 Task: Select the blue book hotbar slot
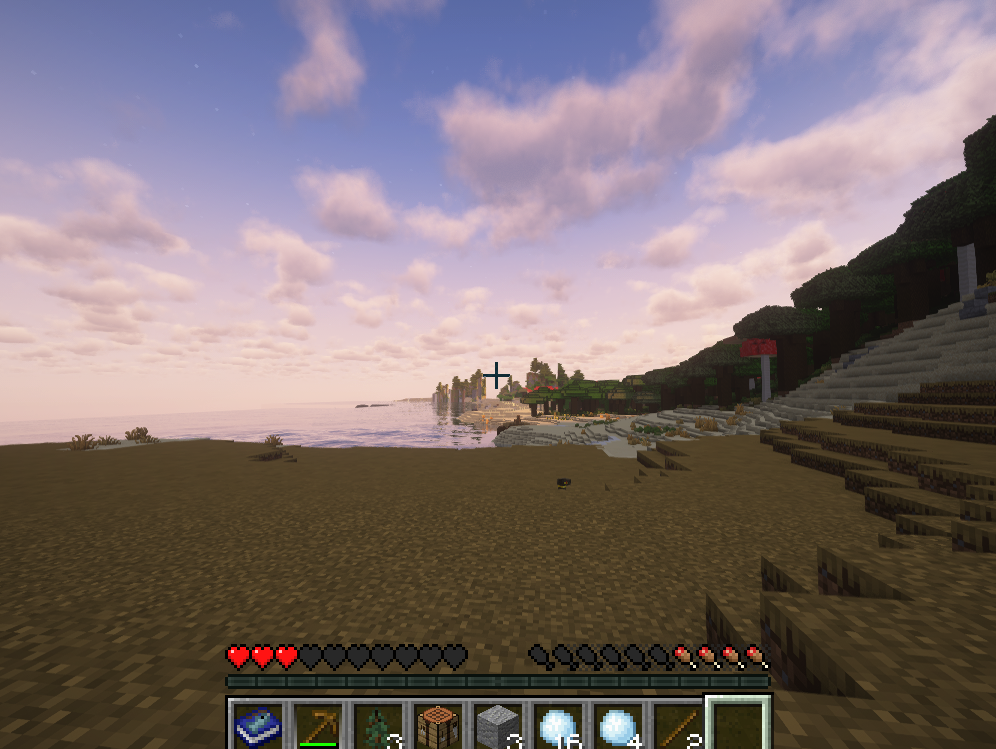[257, 726]
